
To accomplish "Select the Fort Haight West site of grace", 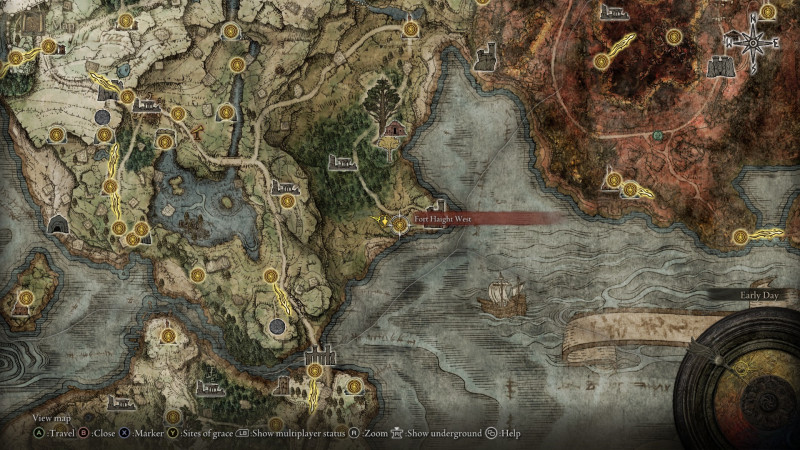I will [x=400, y=225].
